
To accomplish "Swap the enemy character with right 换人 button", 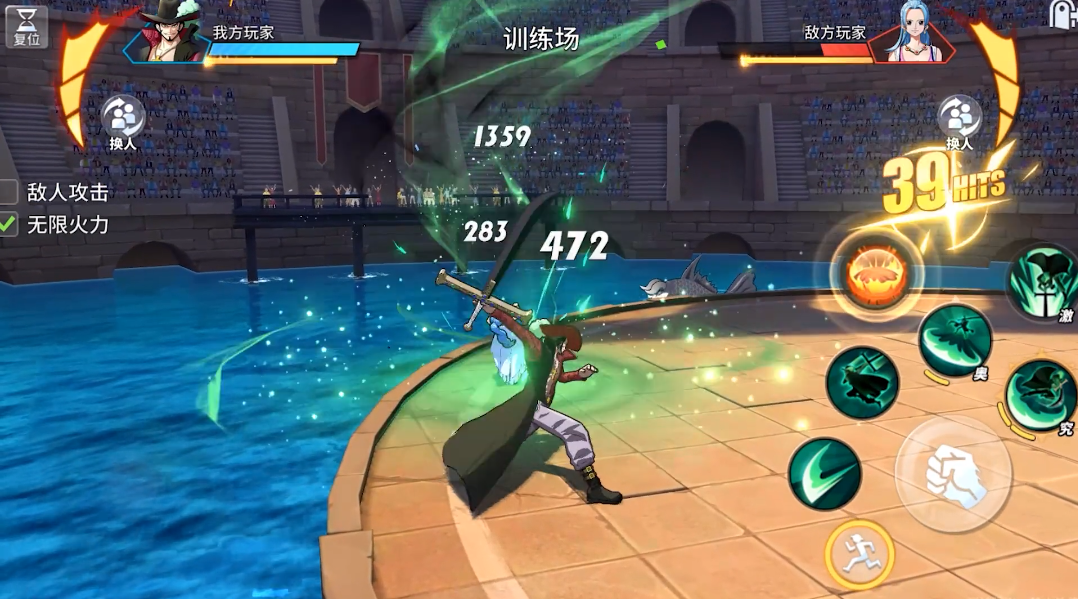I will click(x=959, y=120).
